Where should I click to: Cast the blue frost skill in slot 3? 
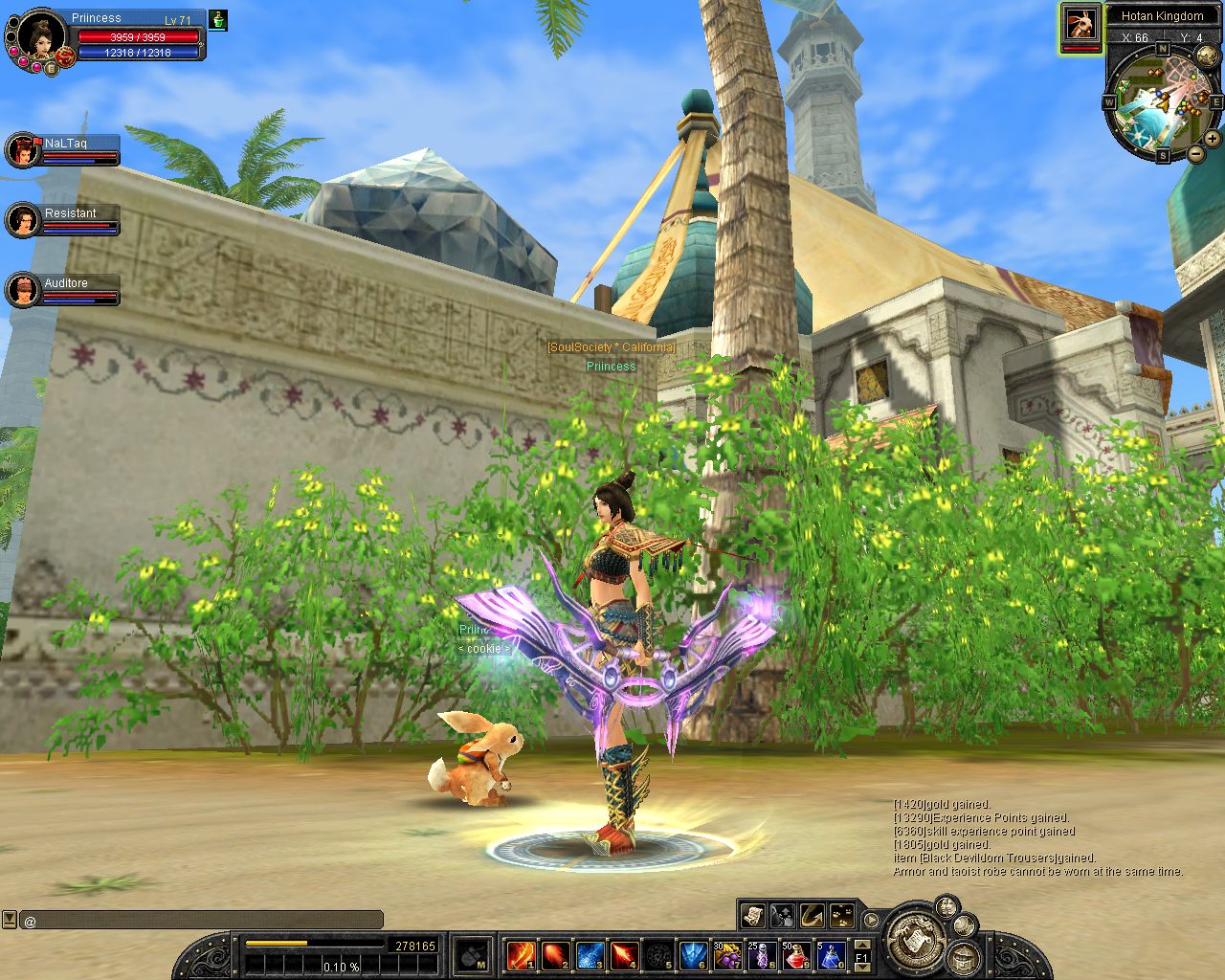[x=590, y=954]
